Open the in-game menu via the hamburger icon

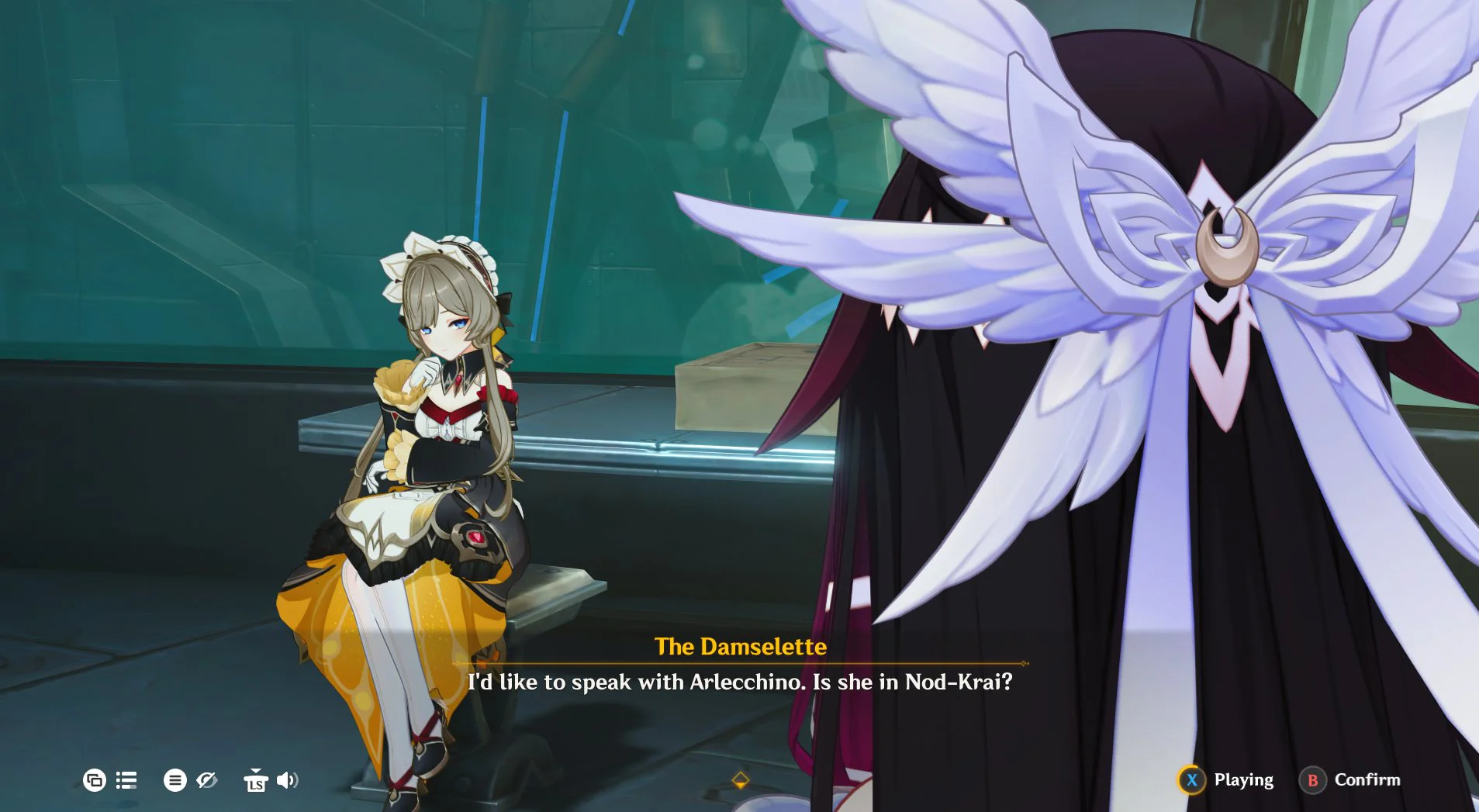tap(175, 781)
